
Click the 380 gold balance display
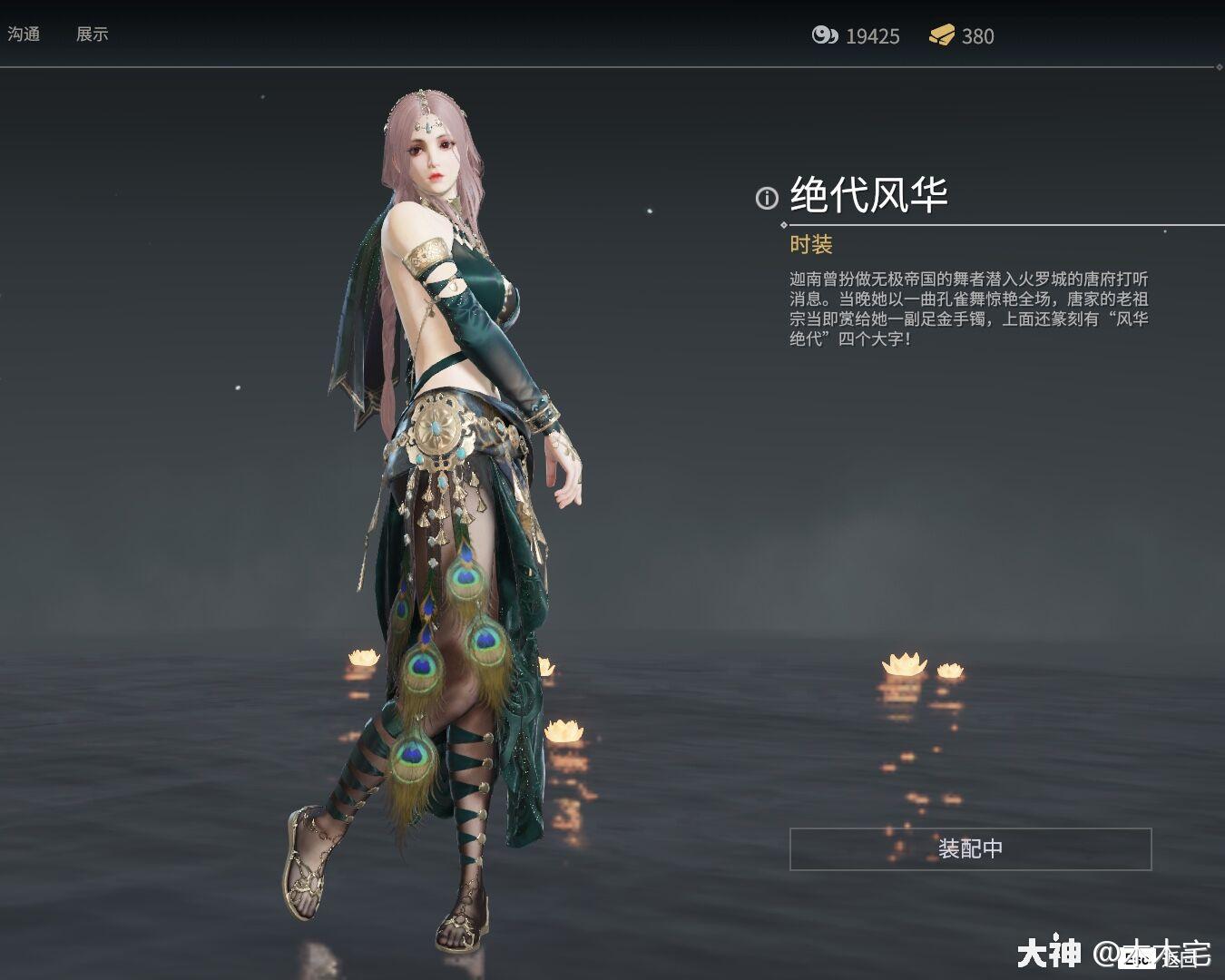tap(977, 36)
